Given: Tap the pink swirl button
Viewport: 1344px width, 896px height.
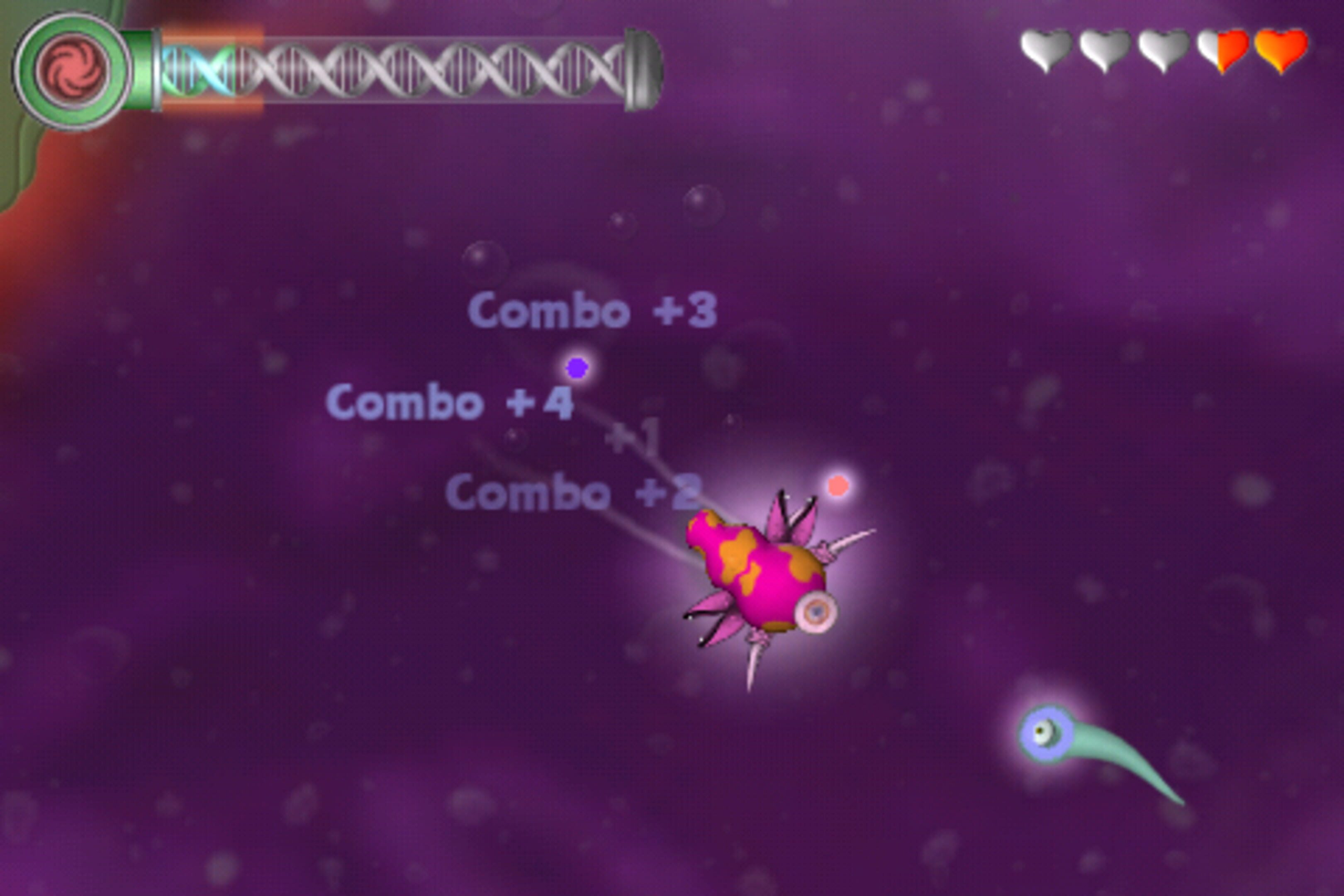Looking at the screenshot, I should 73,71.
